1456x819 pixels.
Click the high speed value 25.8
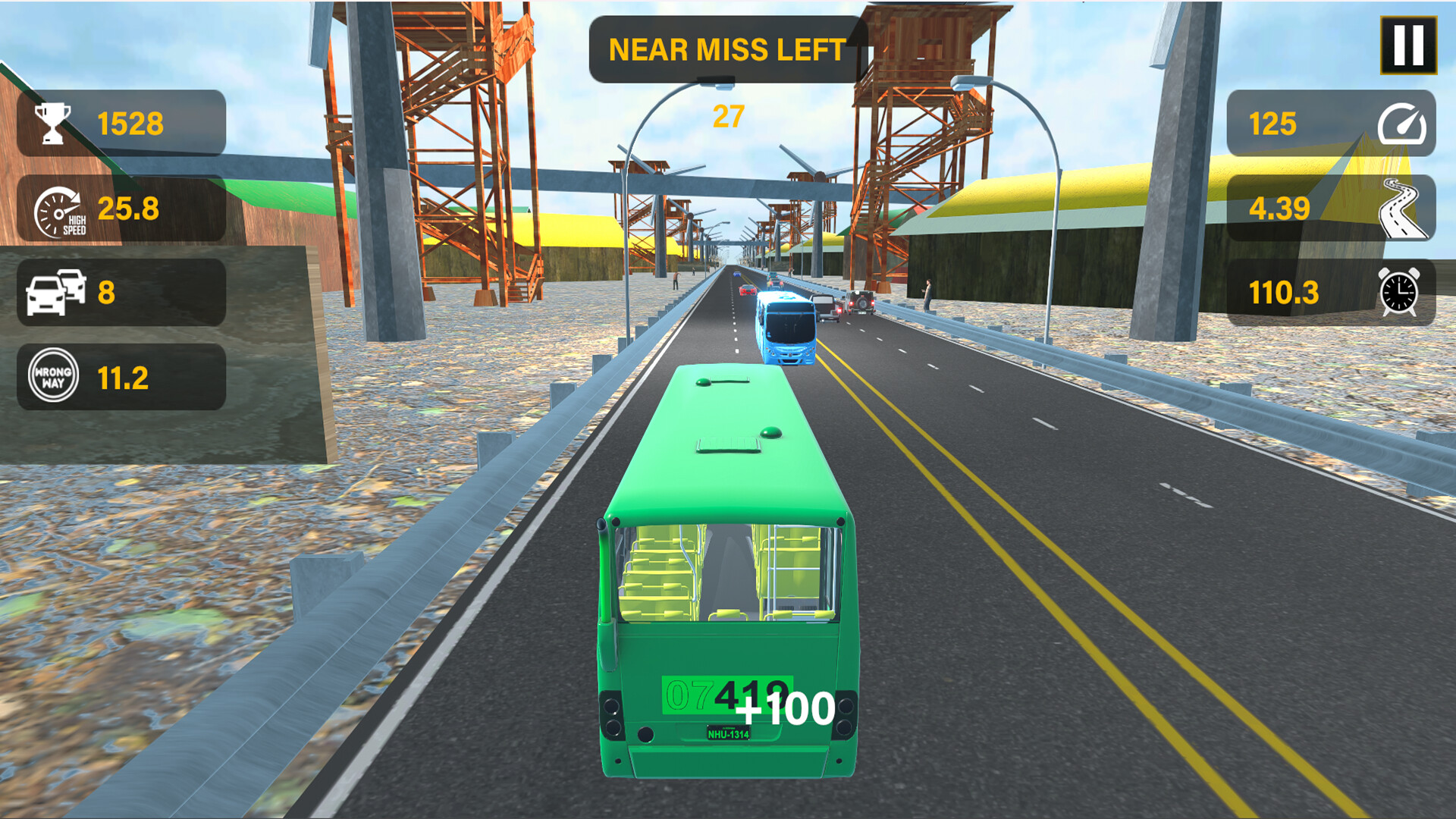(x=130, y=209)
